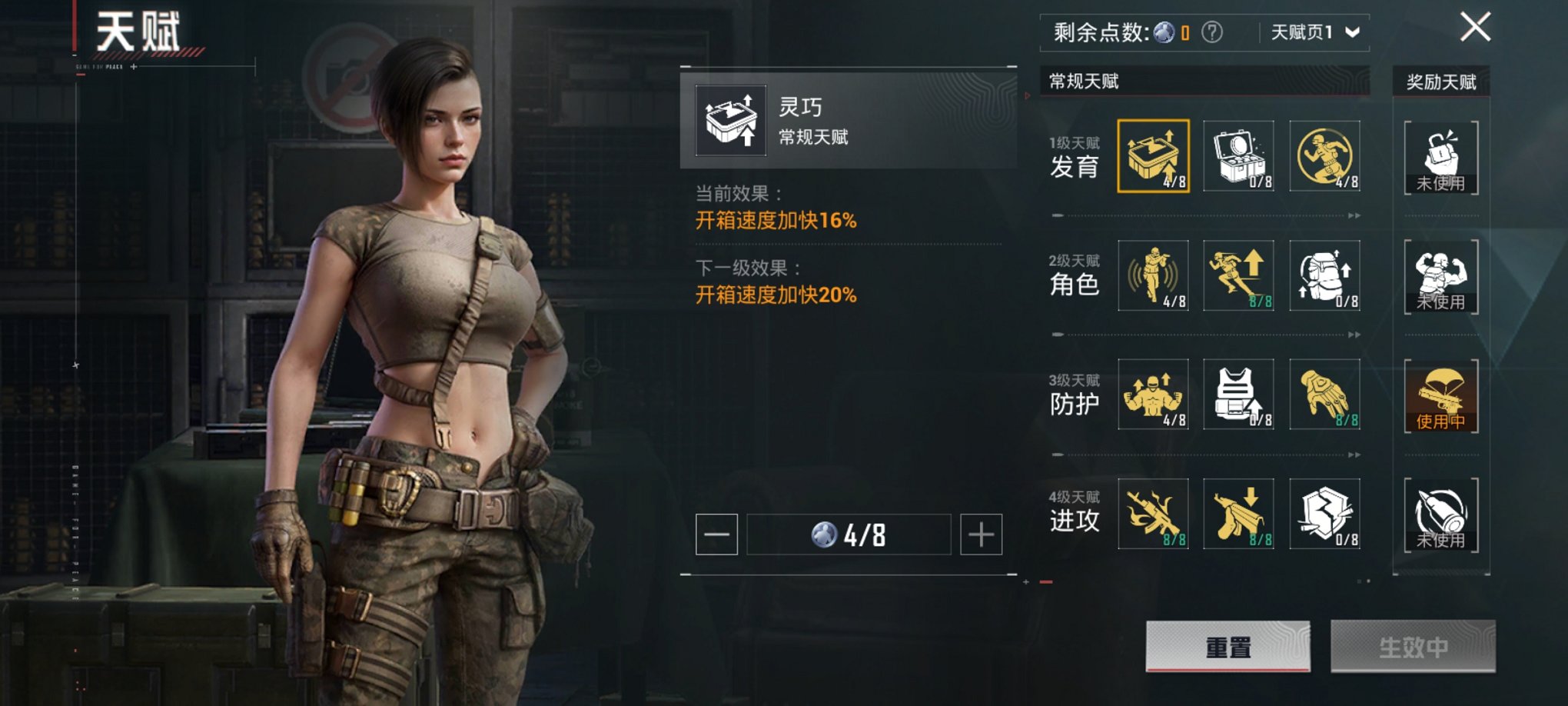Screen dimensions: 1568x706
Task: Choose the bullet reward talent icon
Action: click(x=1441, y=515)
